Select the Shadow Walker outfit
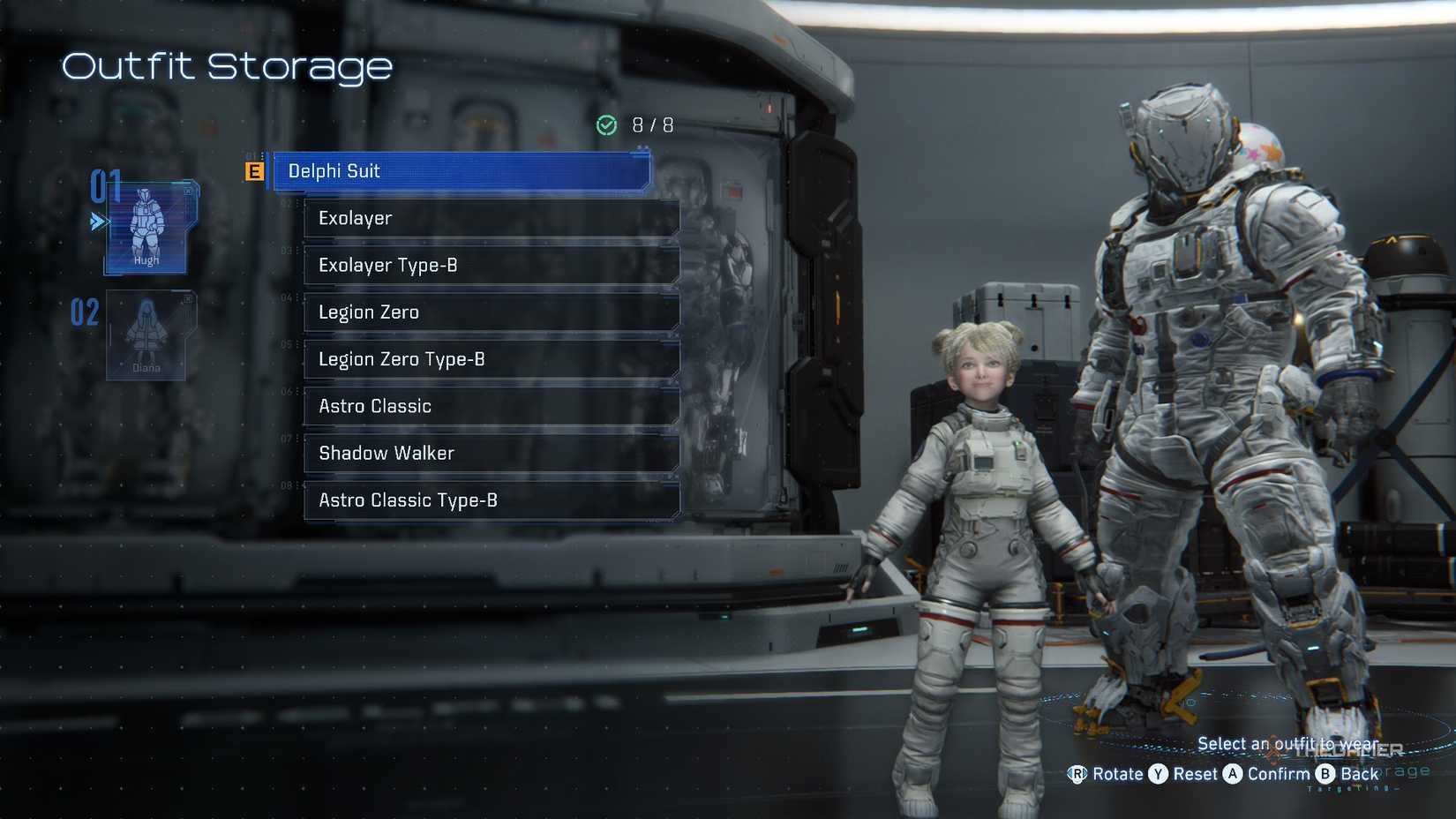Screen dimensions: 1456x819 click(492, 453)
